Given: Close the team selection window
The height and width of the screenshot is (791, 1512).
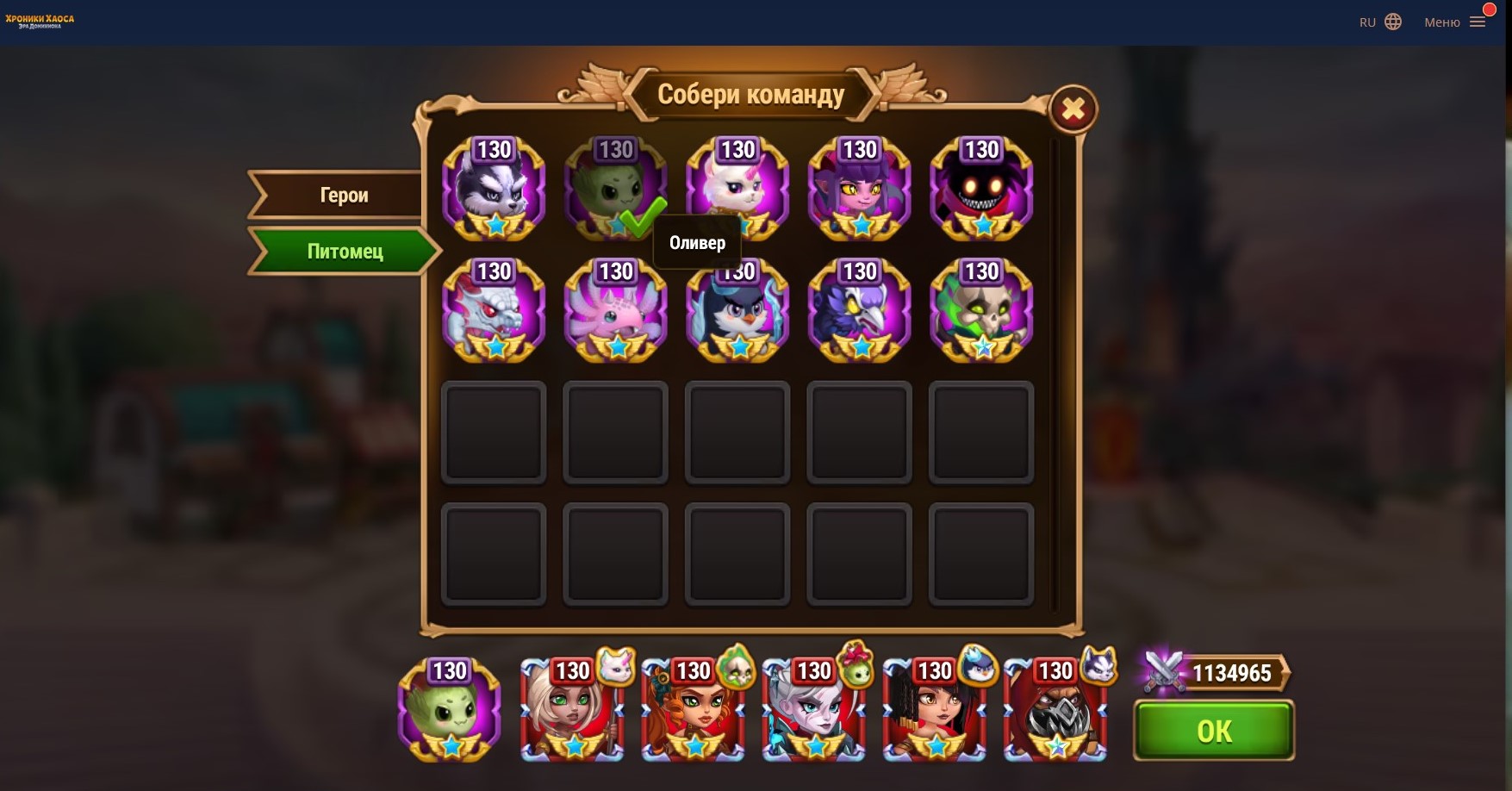Looking at the screenshot, I should point(1073,109).
